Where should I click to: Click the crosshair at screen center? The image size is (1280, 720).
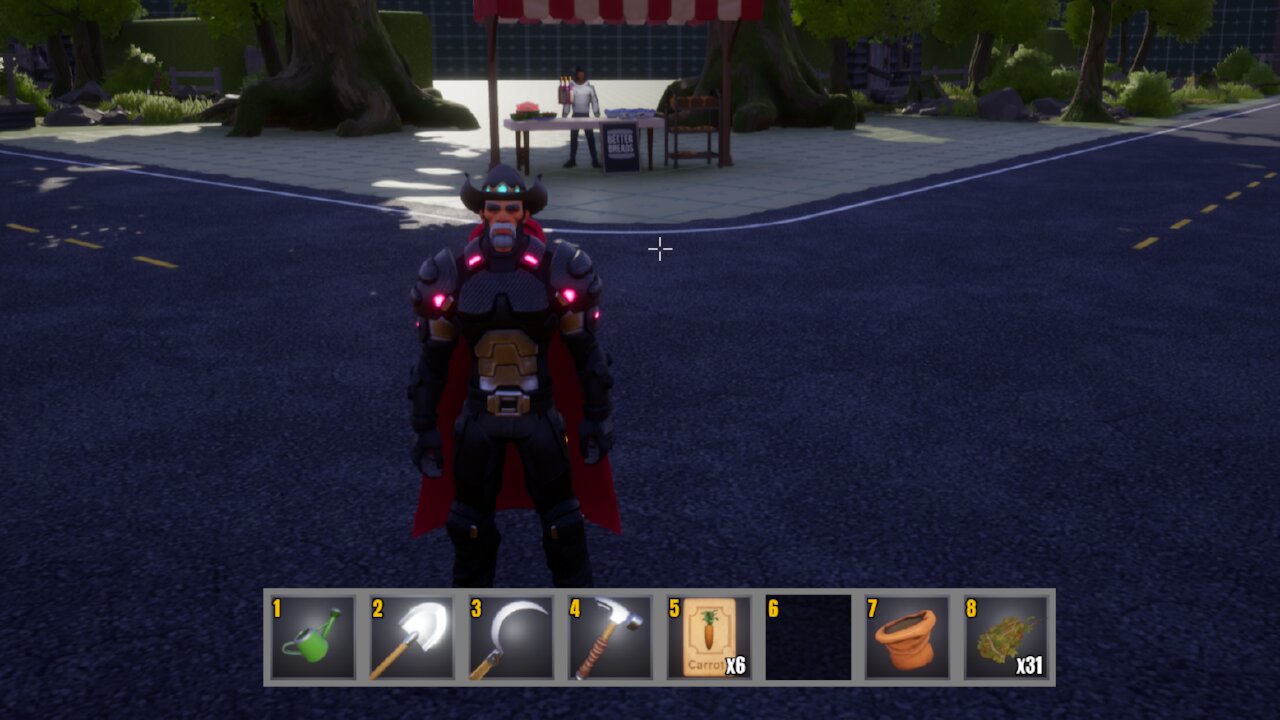click(660, 247)
